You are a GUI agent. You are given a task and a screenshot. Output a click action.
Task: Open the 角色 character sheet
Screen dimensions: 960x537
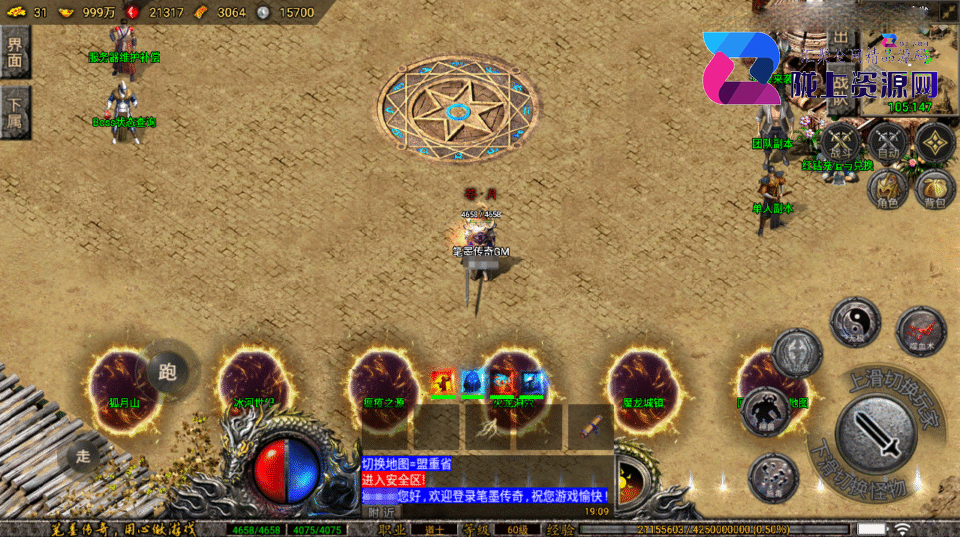[886, 188]
